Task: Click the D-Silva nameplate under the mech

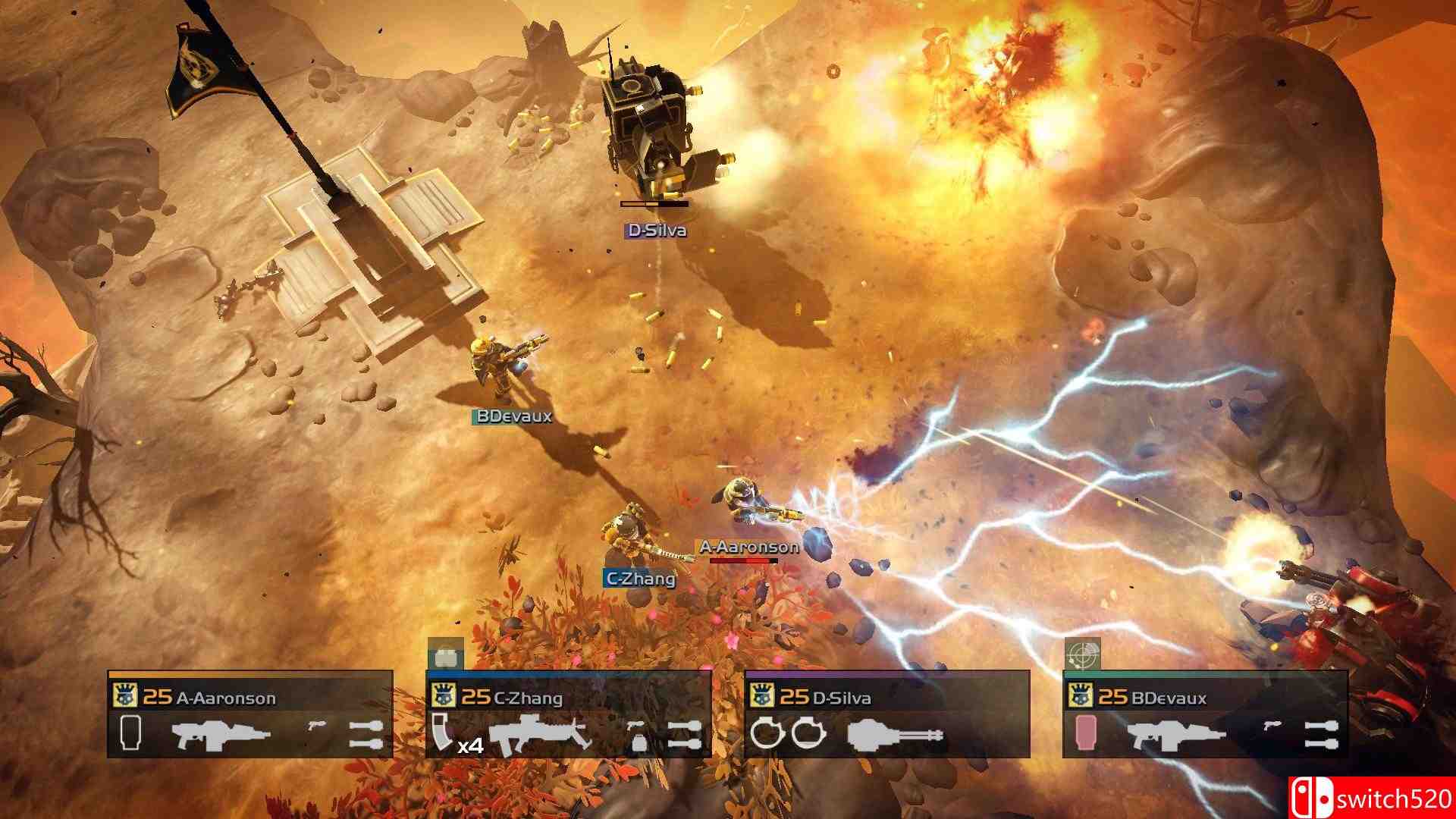Action: (x=656, y=231)
